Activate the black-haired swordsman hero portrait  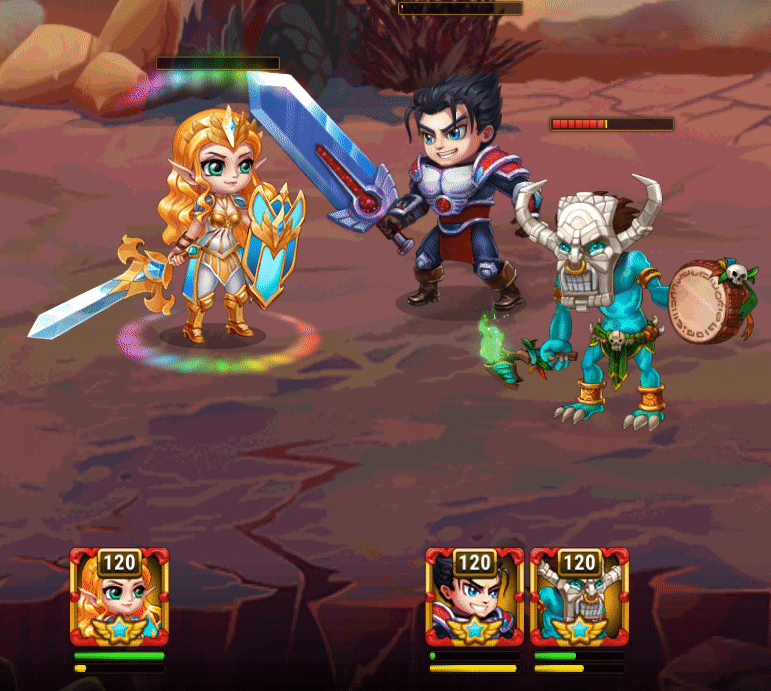pos(474,598)
